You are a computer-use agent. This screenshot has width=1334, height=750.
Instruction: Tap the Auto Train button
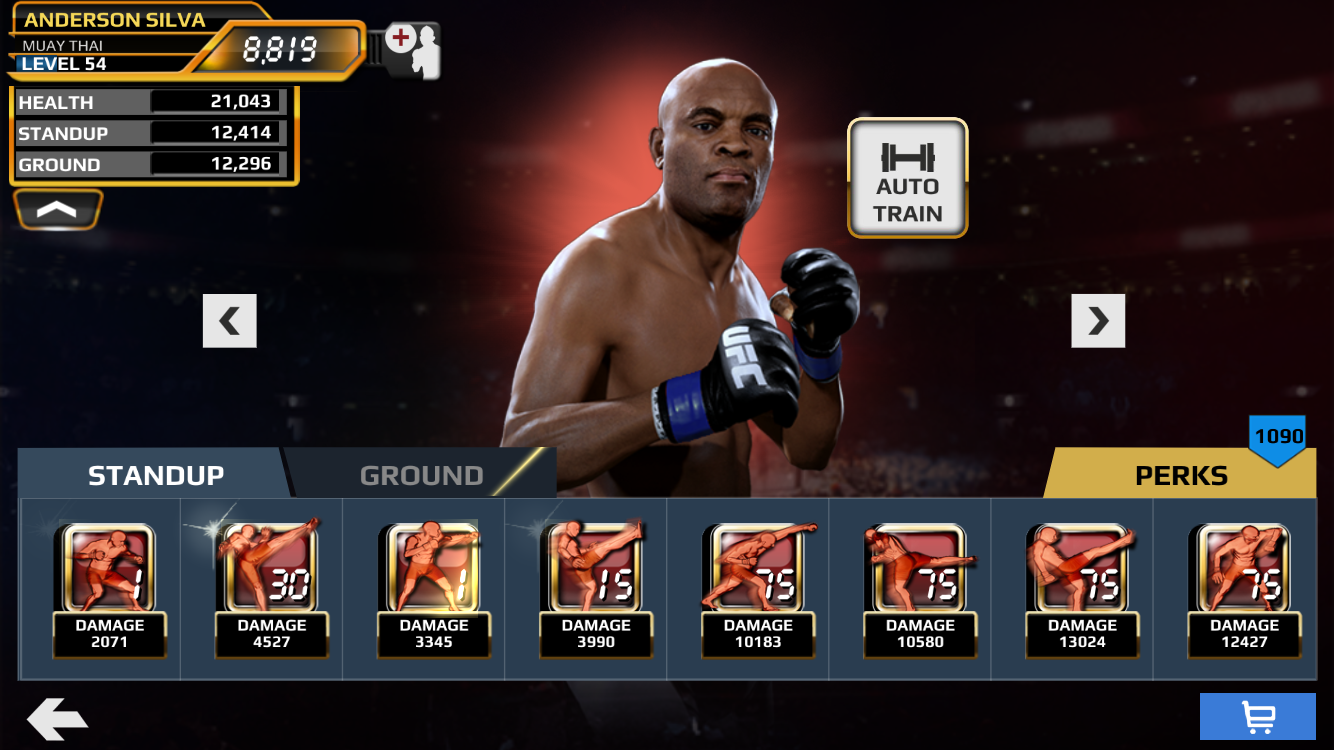pyautogui.click(x=907, y=179)
